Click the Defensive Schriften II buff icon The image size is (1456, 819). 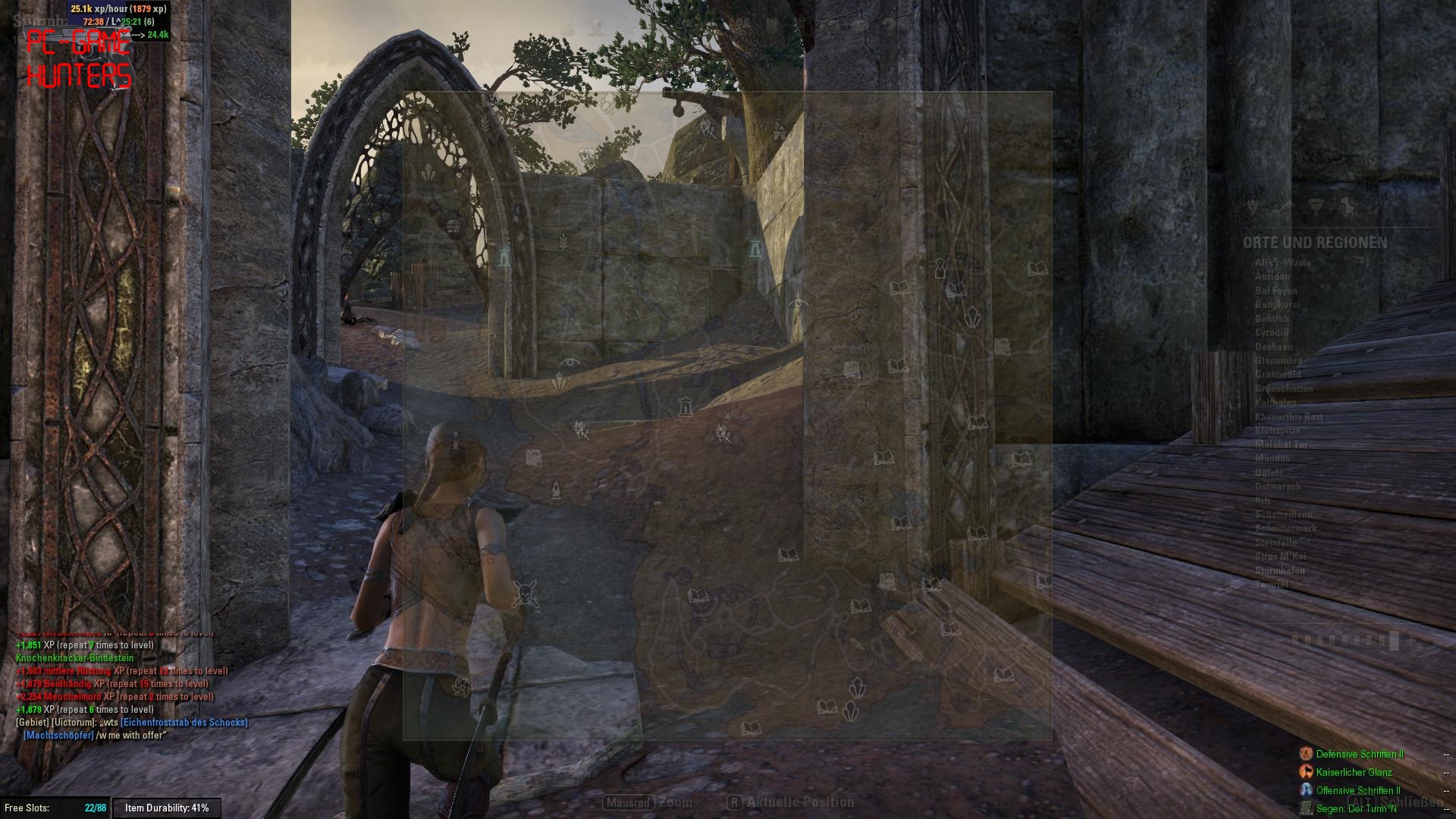click(1306, 754)
